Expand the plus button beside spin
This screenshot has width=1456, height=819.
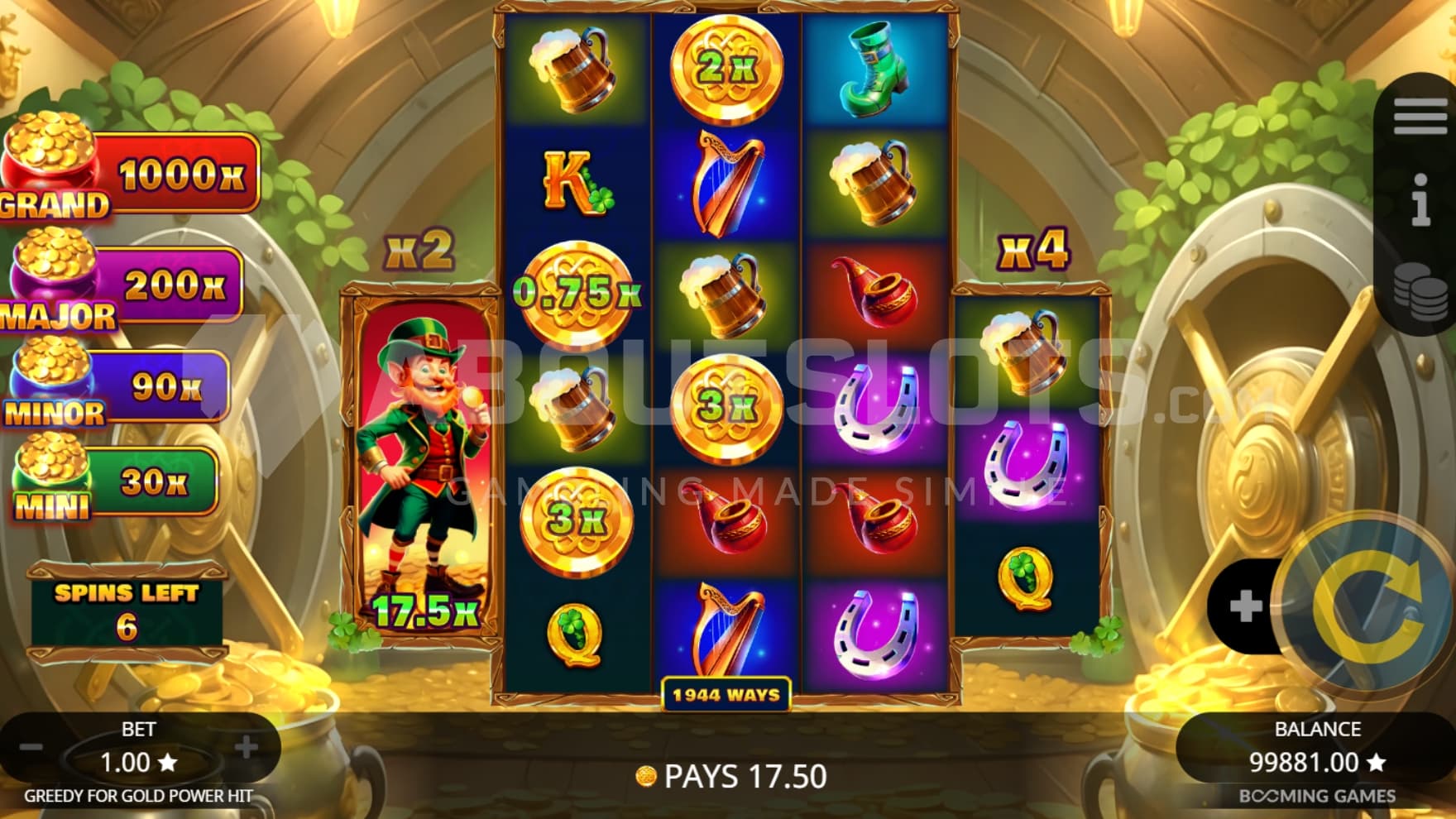1245,606
